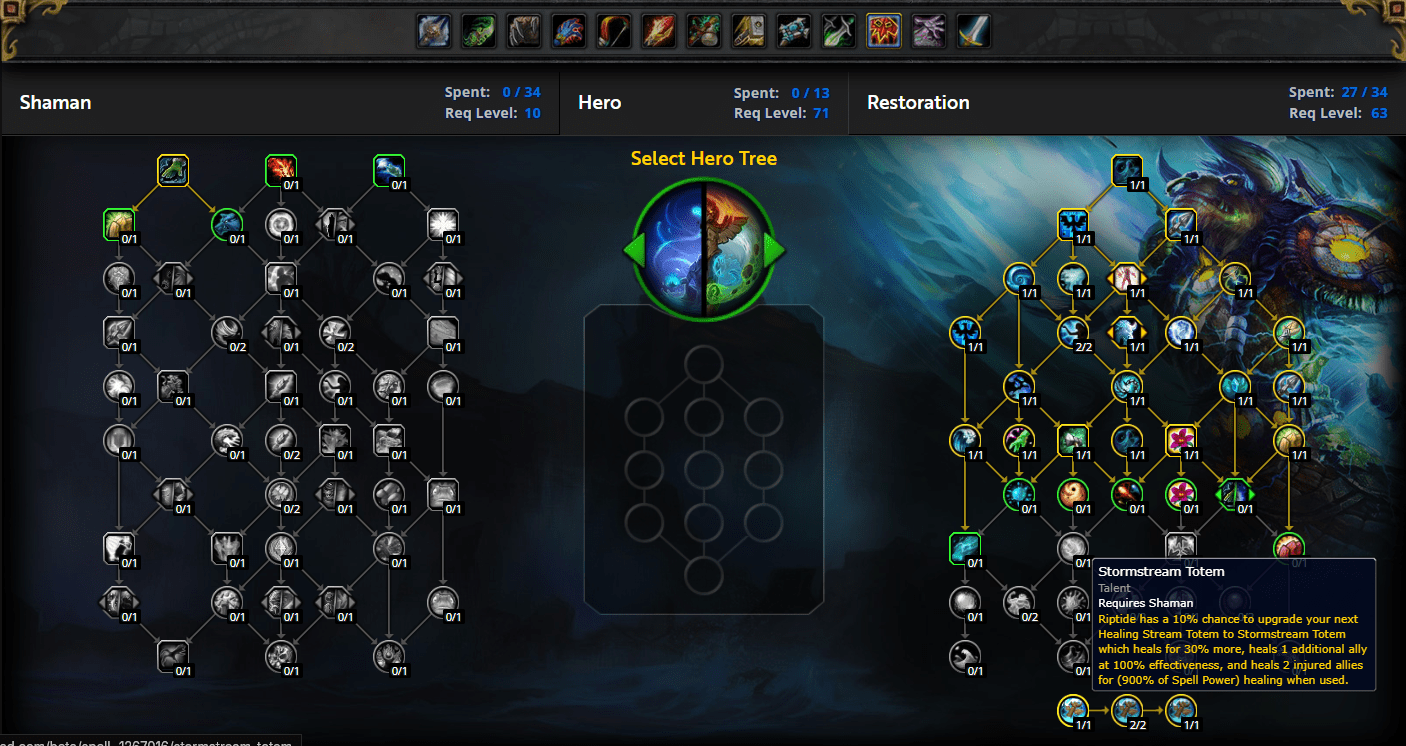
Task: Click the white frost talent in the Shaman tree
Action: click(442, 224)
